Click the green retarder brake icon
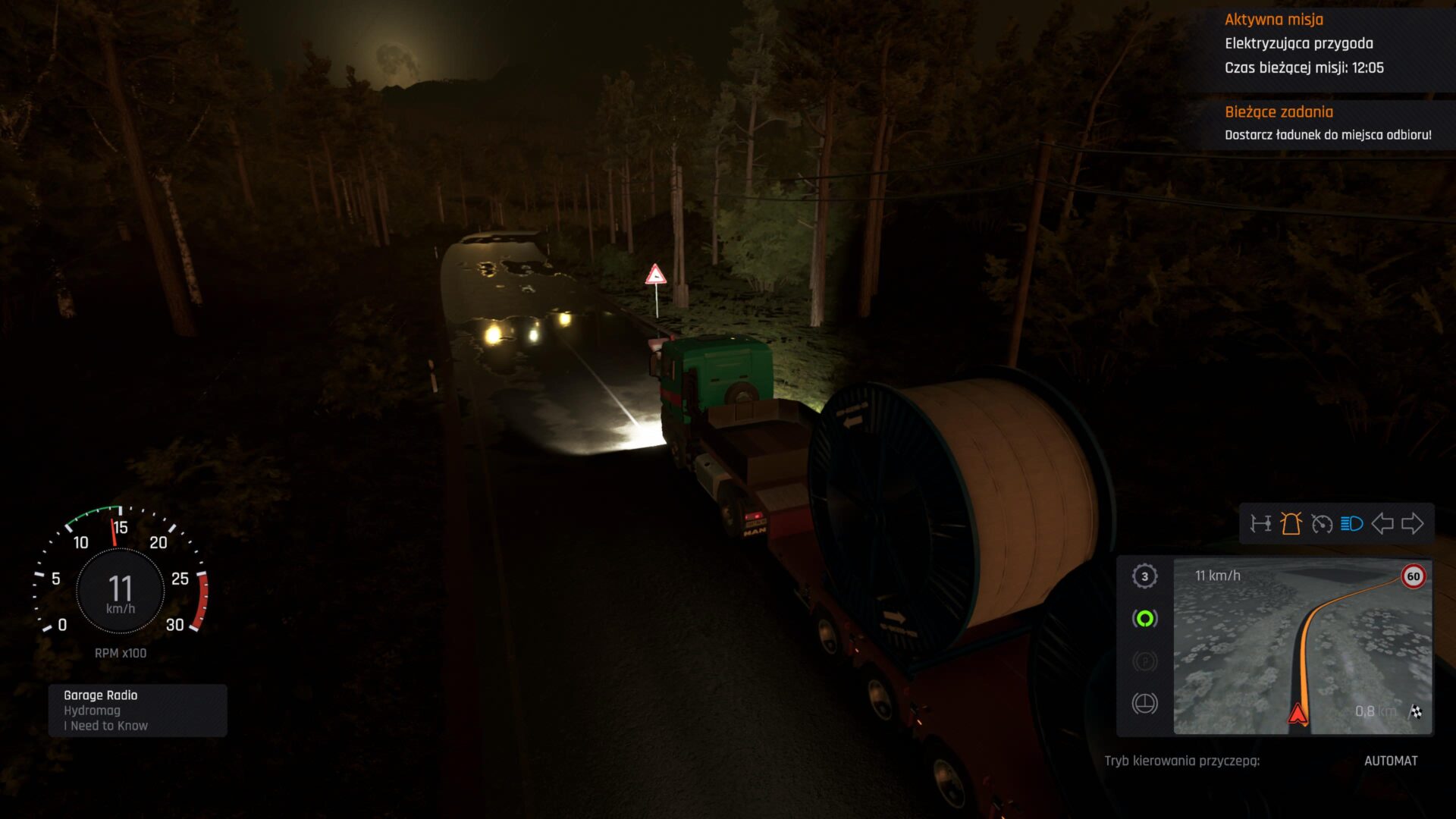Screen dimensions: 1456x819 (x=1145, y=618)
